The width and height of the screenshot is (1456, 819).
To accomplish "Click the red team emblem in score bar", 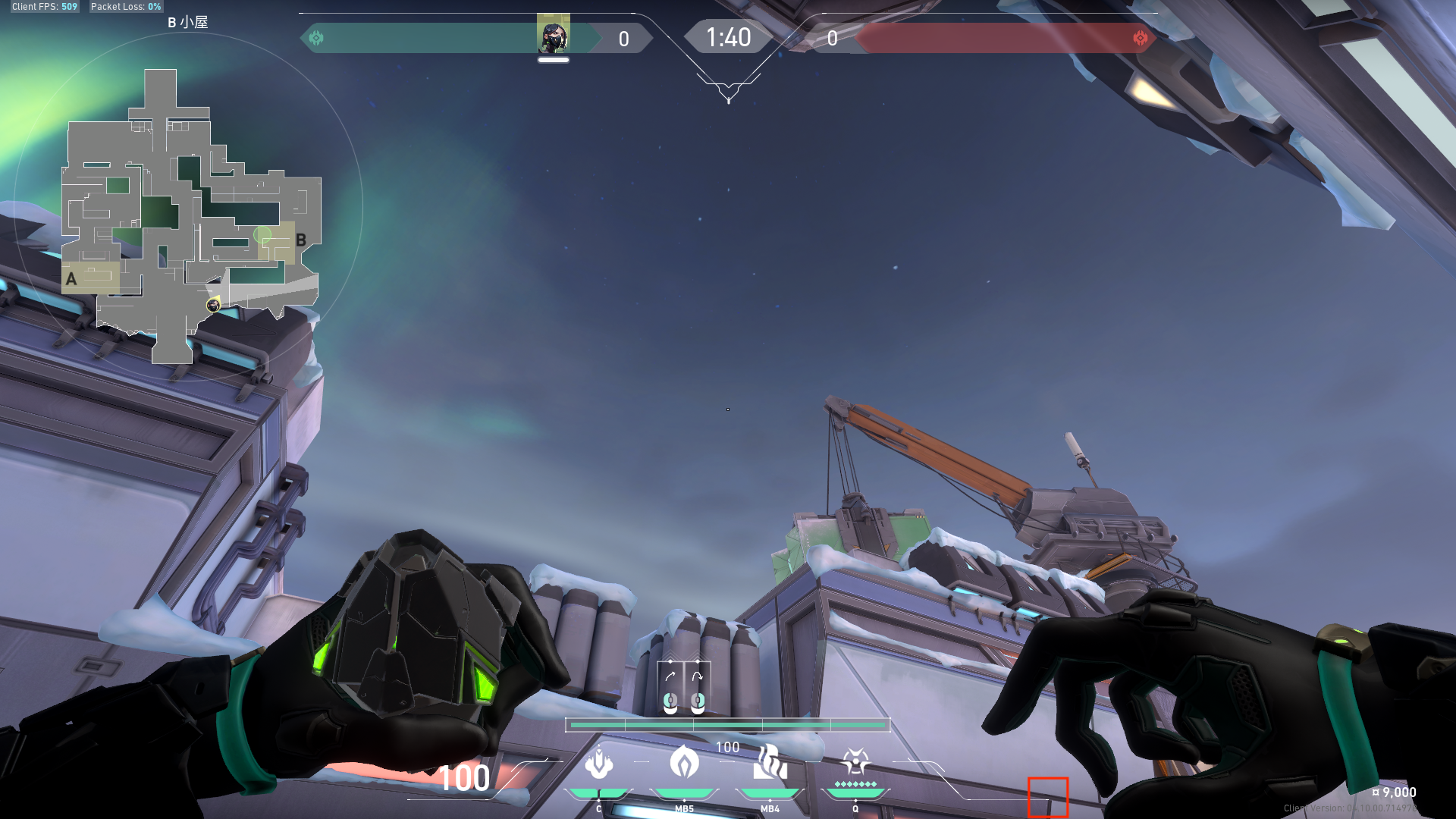I will click(x=1140, y=38).
